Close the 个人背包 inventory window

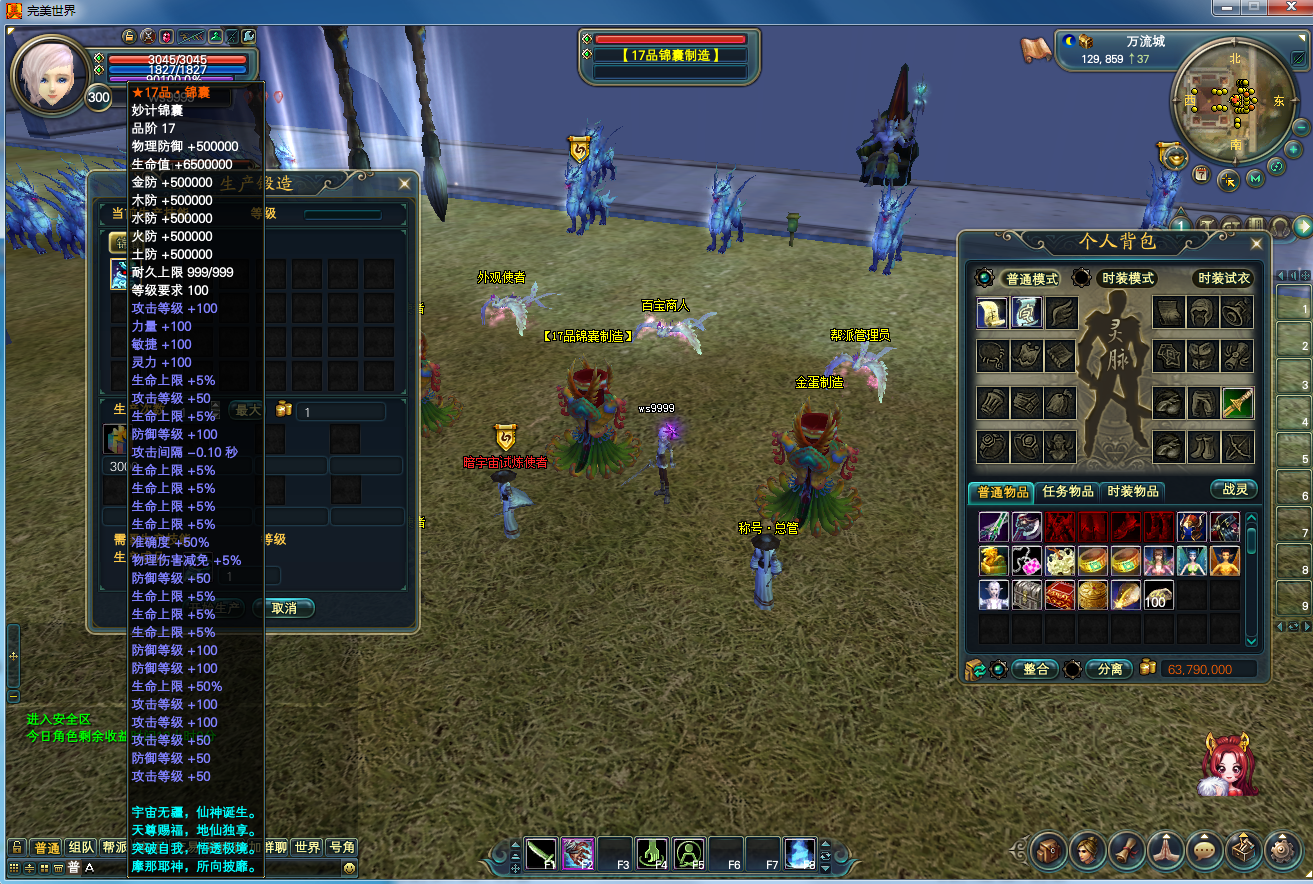point(1256,243)
